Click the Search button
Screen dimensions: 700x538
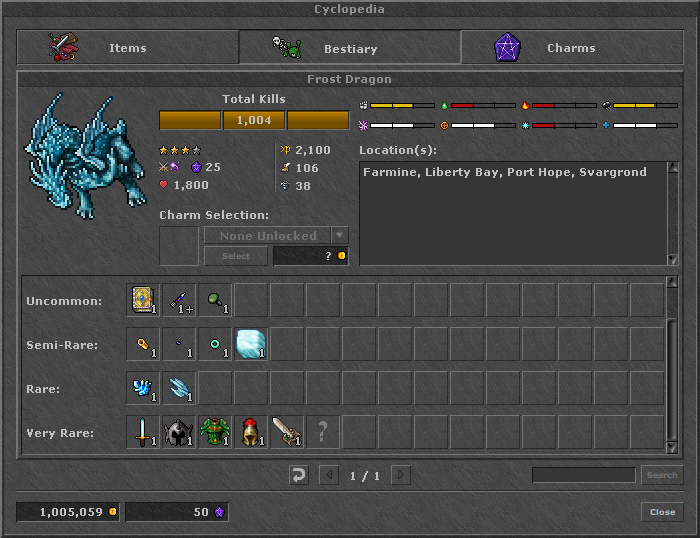pos(661,475)
